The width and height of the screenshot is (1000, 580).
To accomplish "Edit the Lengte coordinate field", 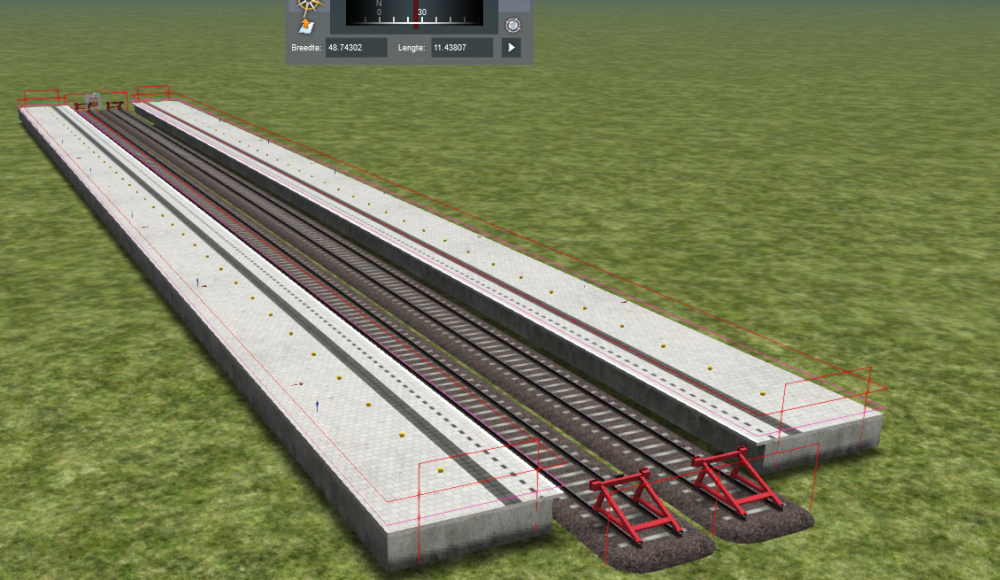I will pos(462,47).
